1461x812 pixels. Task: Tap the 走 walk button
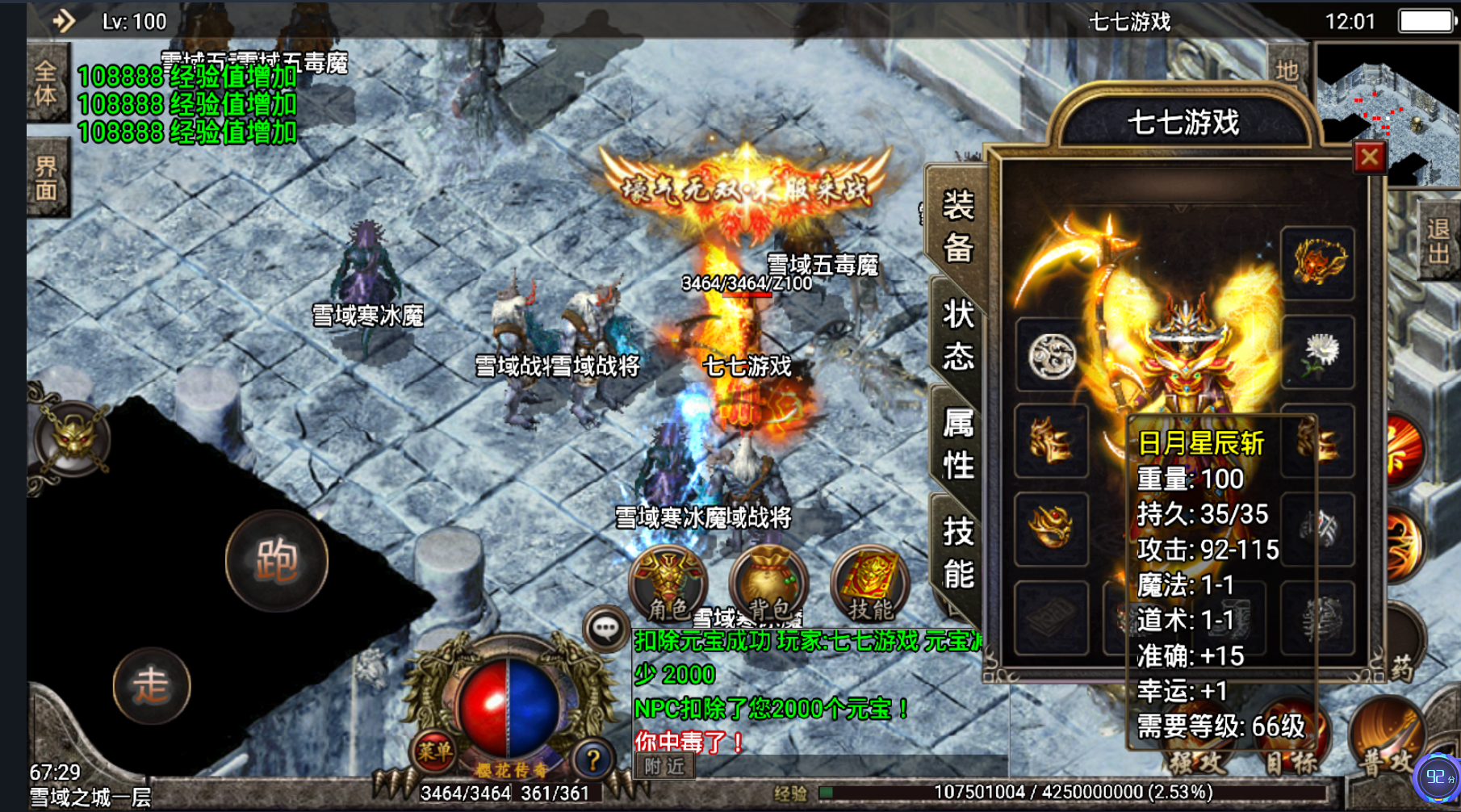pyautogui.click(x=151, y=685)
